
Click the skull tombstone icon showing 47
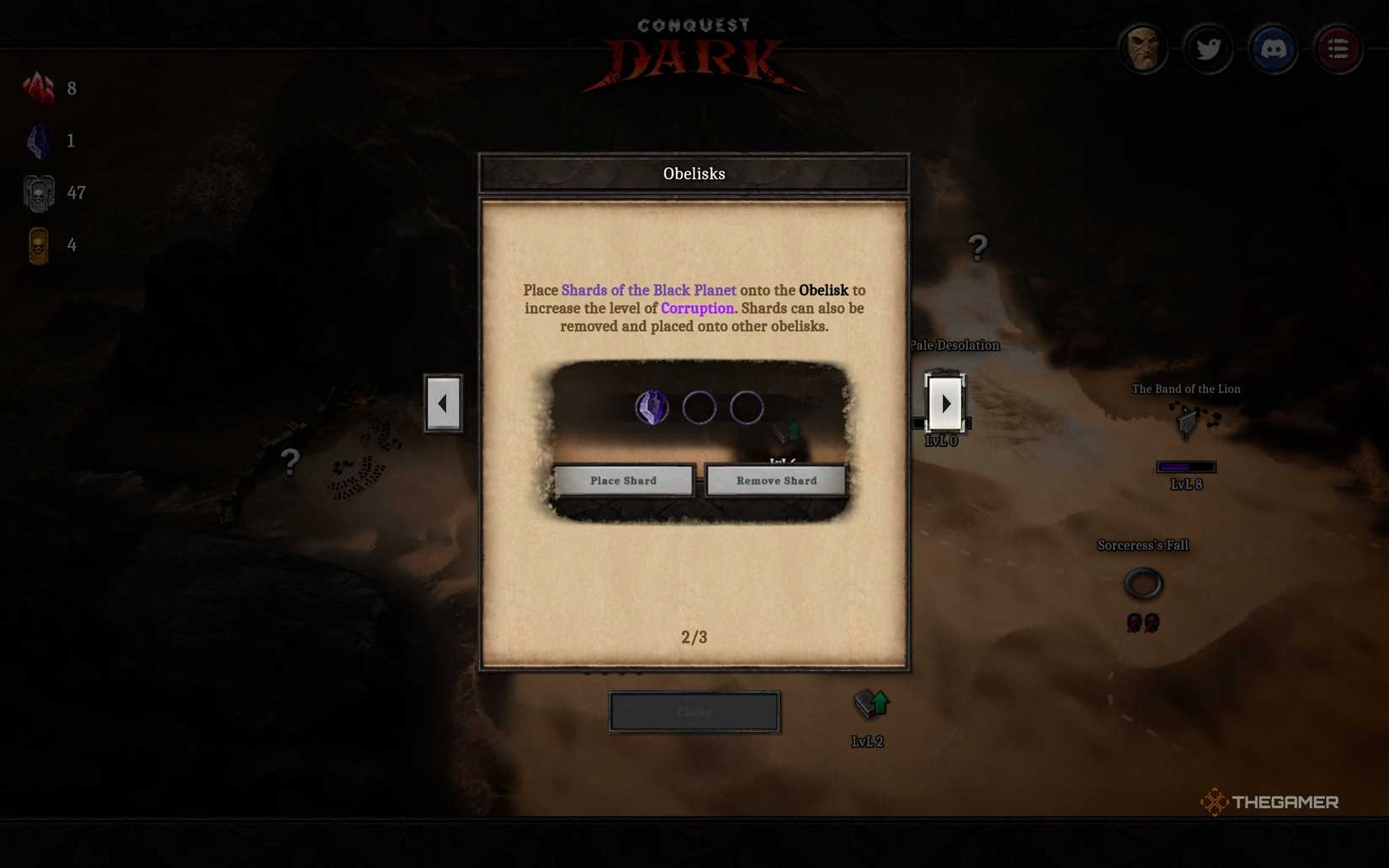click(38, 192)
